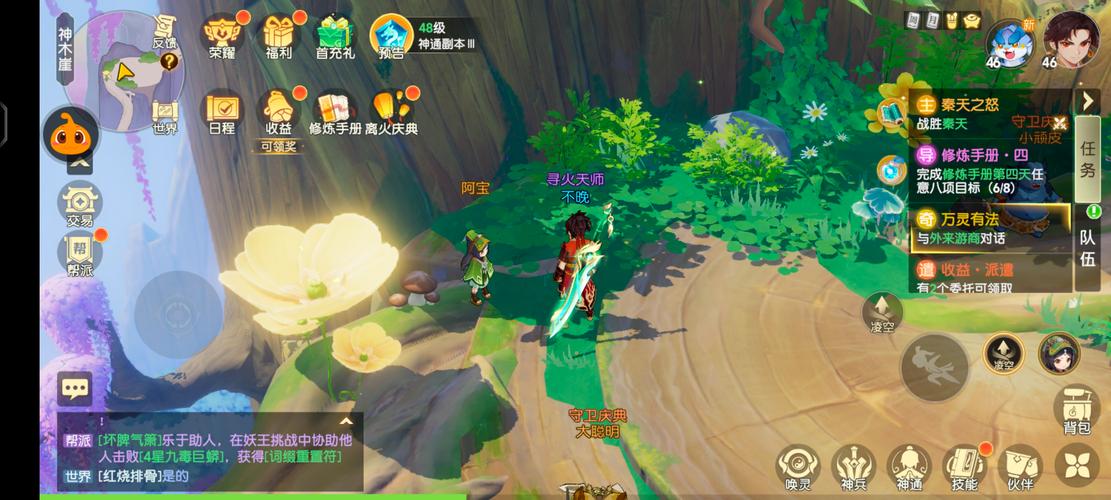
Task: Open the 离火庆典 festival event
Action: pos(391,110)
